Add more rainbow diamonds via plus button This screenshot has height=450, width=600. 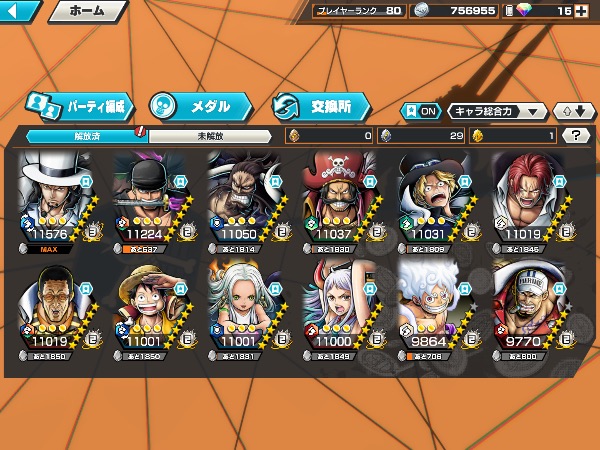point(590,12)
